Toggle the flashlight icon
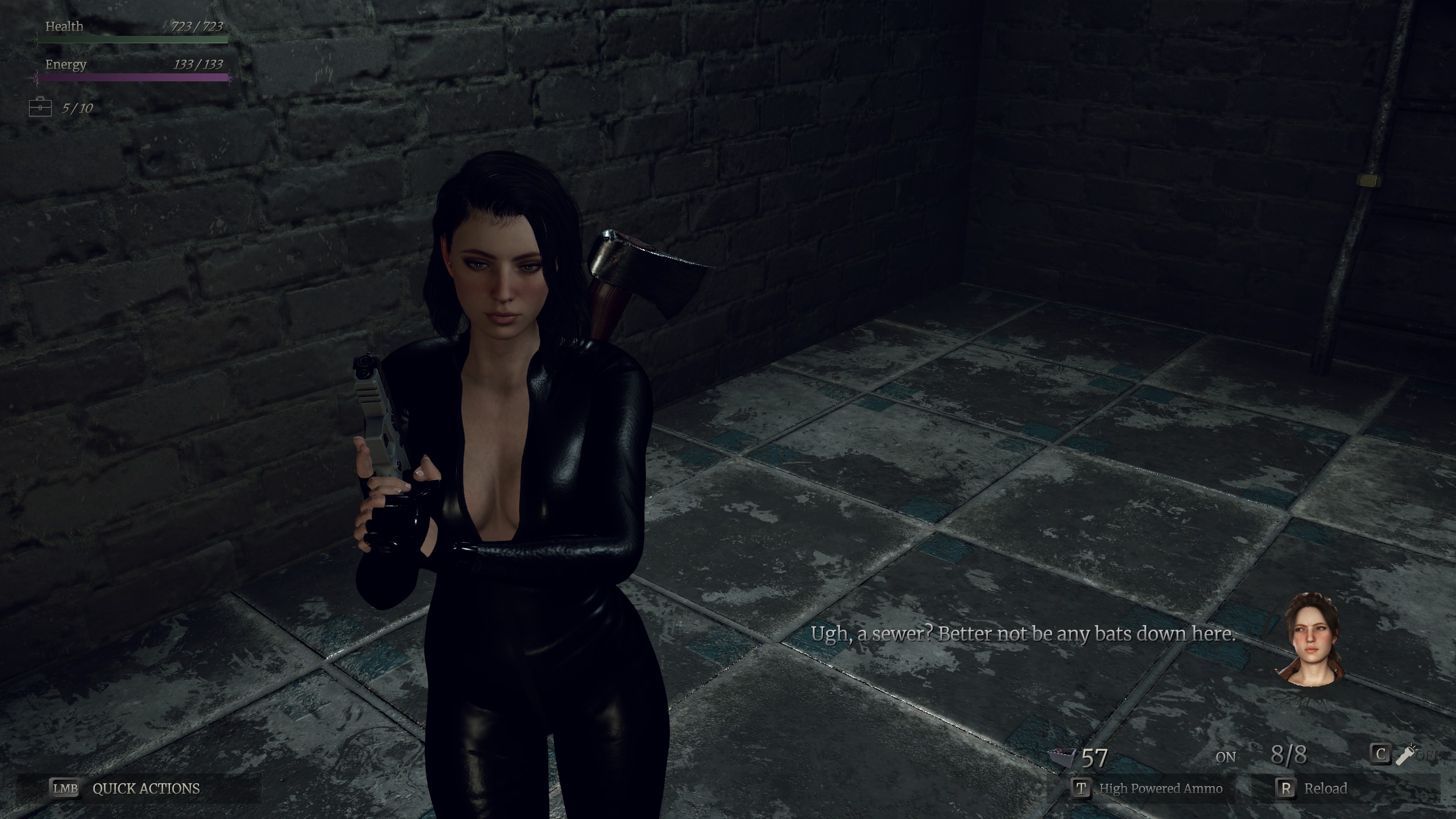Image resolution: width=1456 pixels, height=819 pixels. pos(1406,755)
